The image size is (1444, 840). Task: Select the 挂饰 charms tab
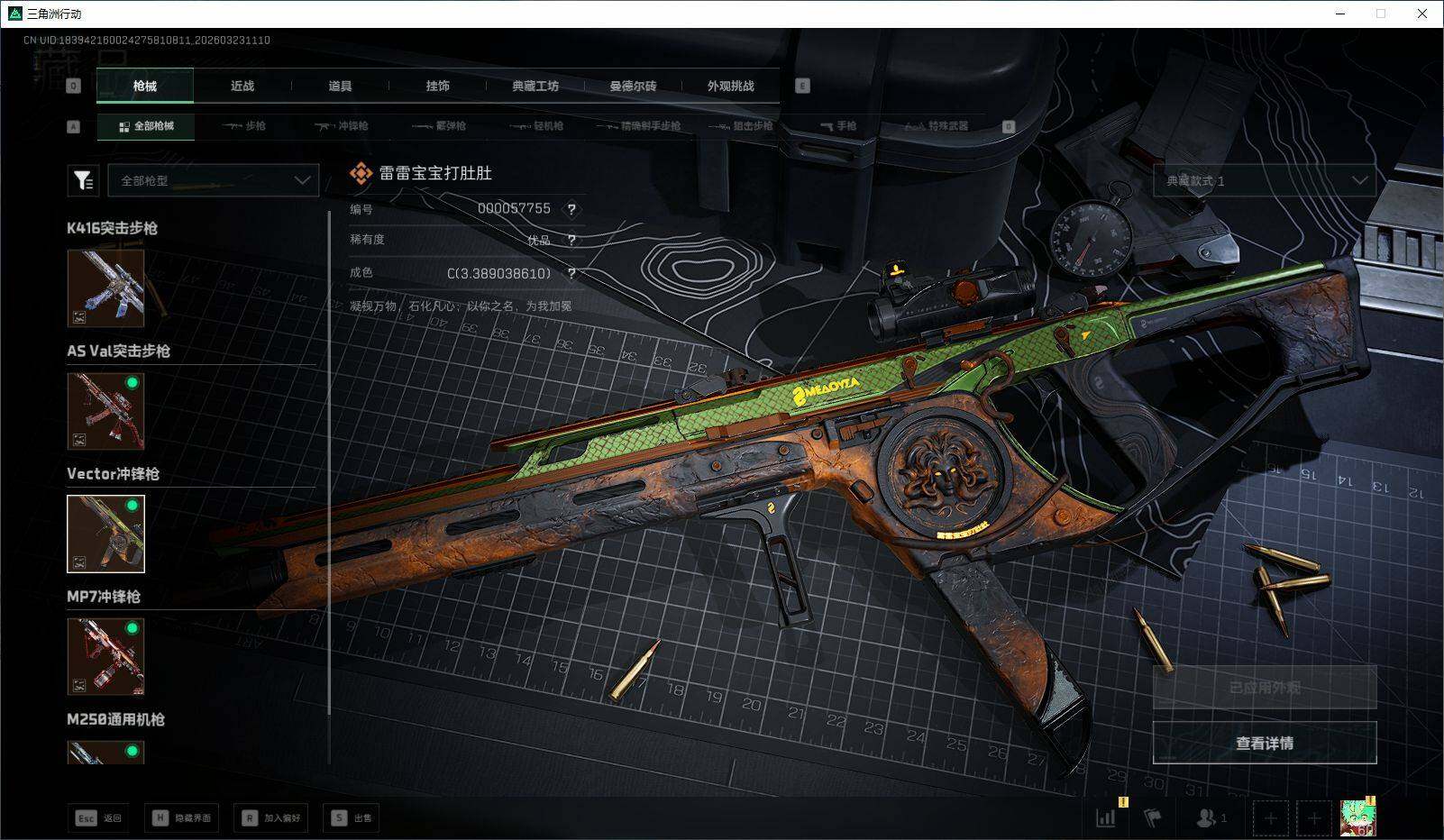click(x=437, y=86)
